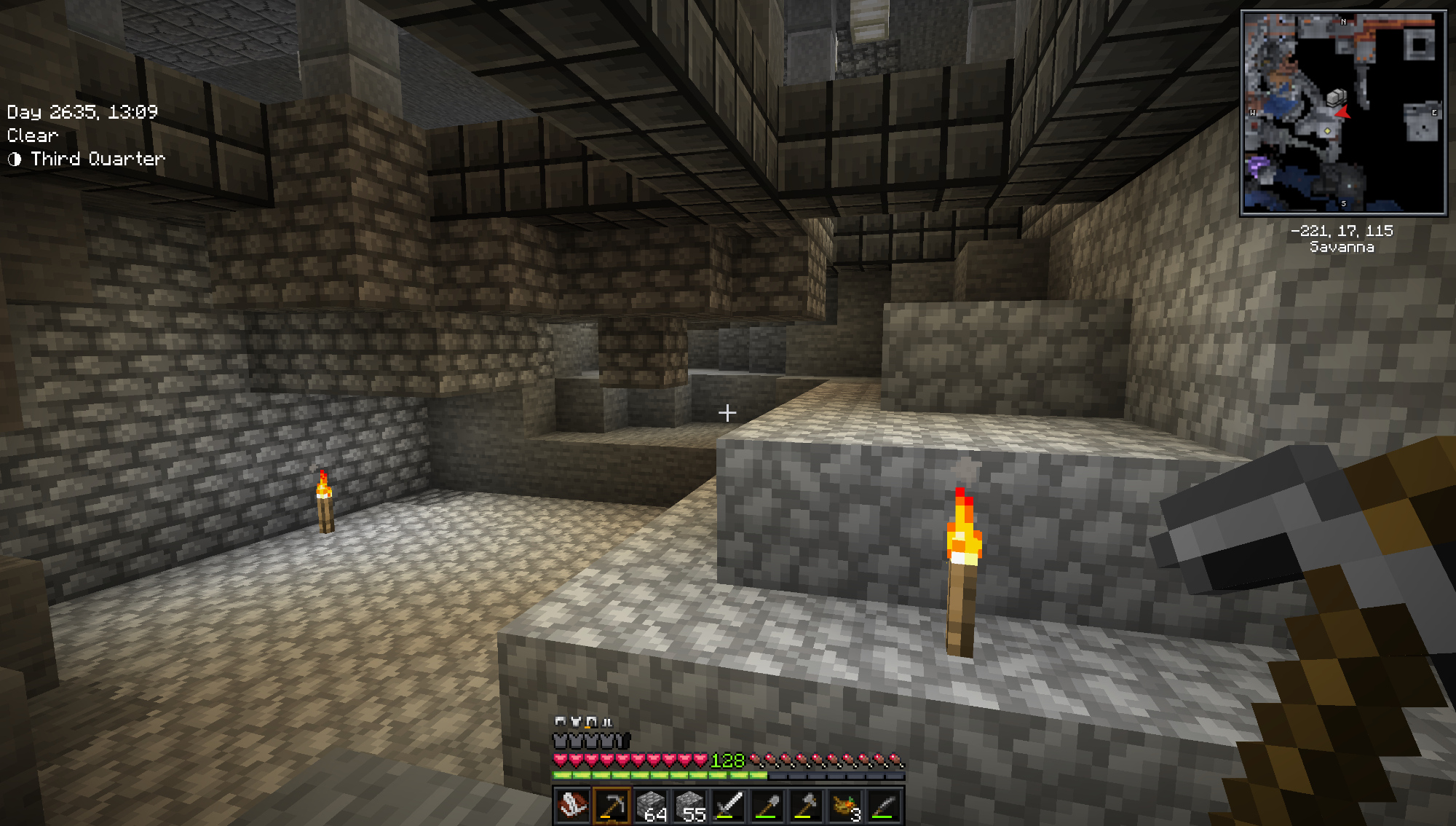Select the small gray knife slot

point(885,806)
